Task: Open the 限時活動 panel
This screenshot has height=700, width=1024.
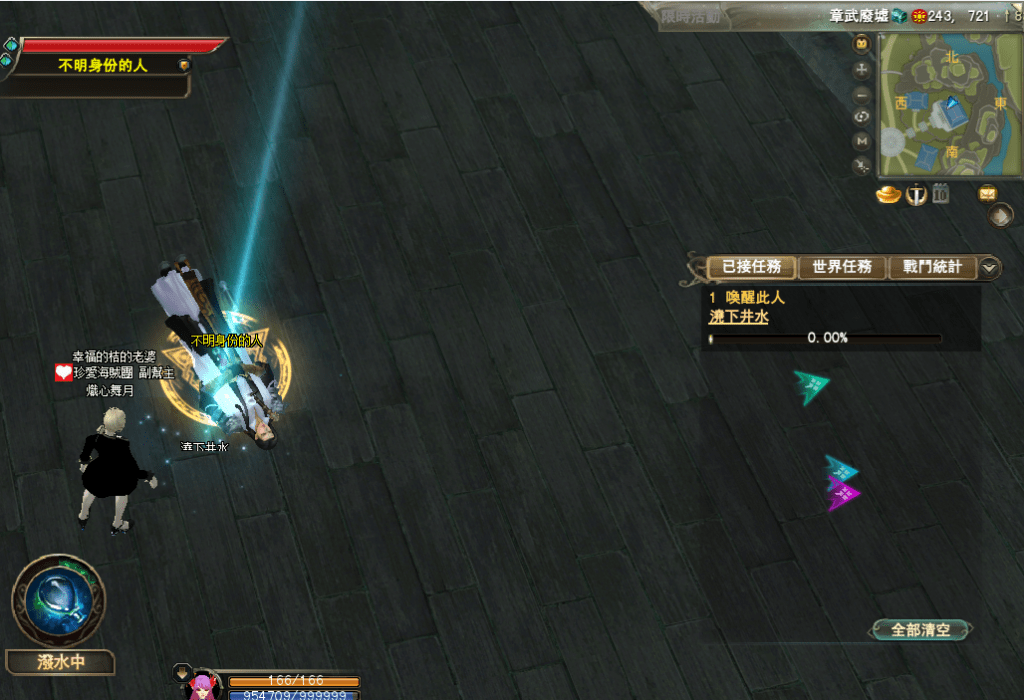Action: coord(692,16)
